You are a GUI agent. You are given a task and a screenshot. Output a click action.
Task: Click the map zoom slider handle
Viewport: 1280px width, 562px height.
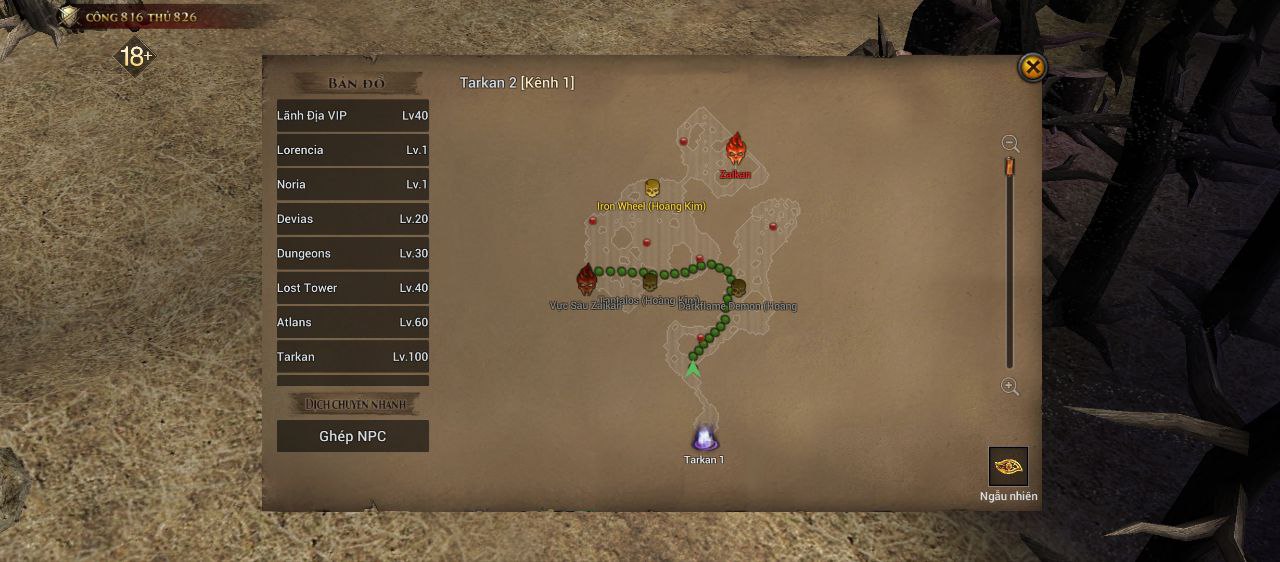point(1010,166)
